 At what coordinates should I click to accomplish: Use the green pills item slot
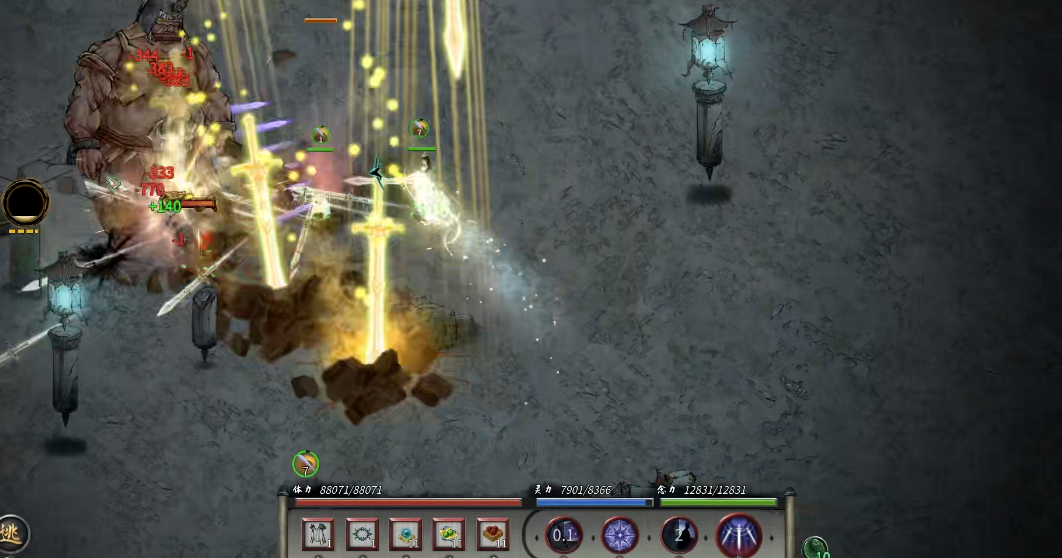click(x=449, y=534)
